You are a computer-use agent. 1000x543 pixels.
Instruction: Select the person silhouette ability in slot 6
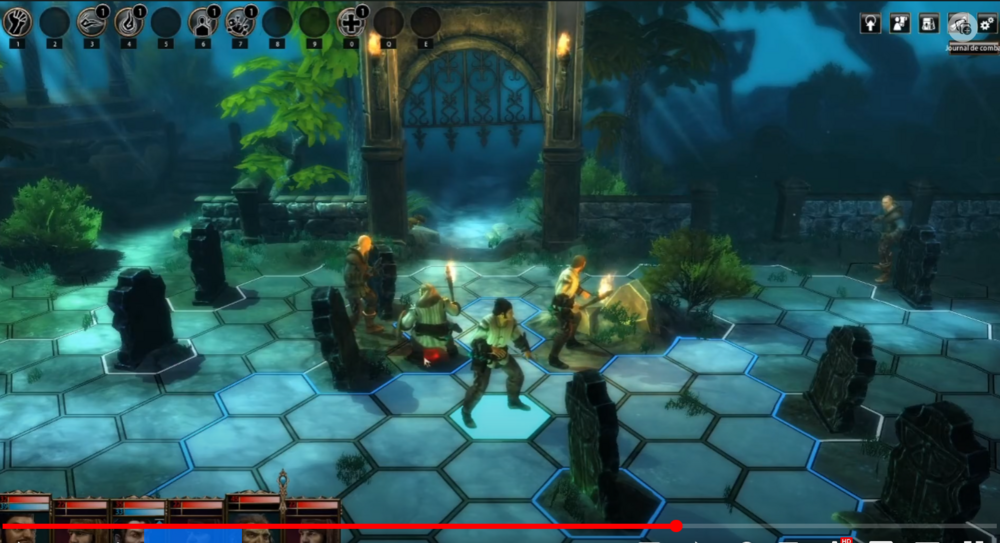(203, 22)
